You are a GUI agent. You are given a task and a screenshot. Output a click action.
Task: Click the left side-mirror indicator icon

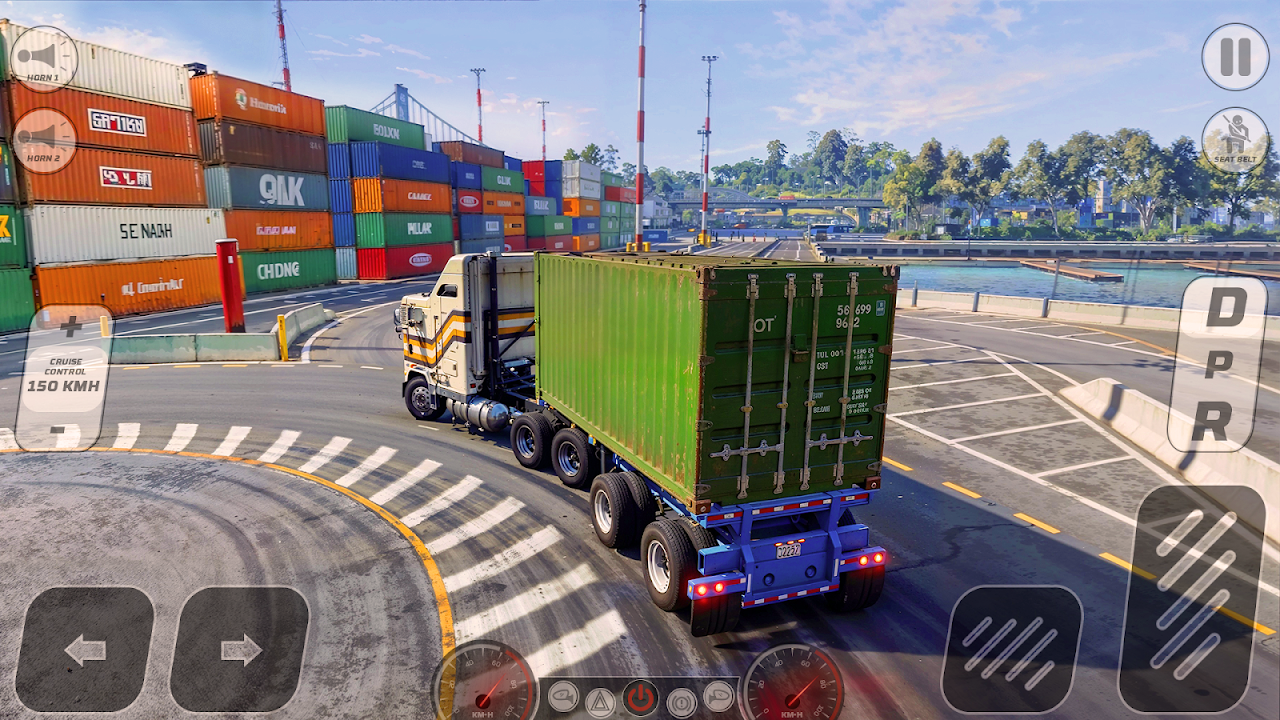(563, 696)
